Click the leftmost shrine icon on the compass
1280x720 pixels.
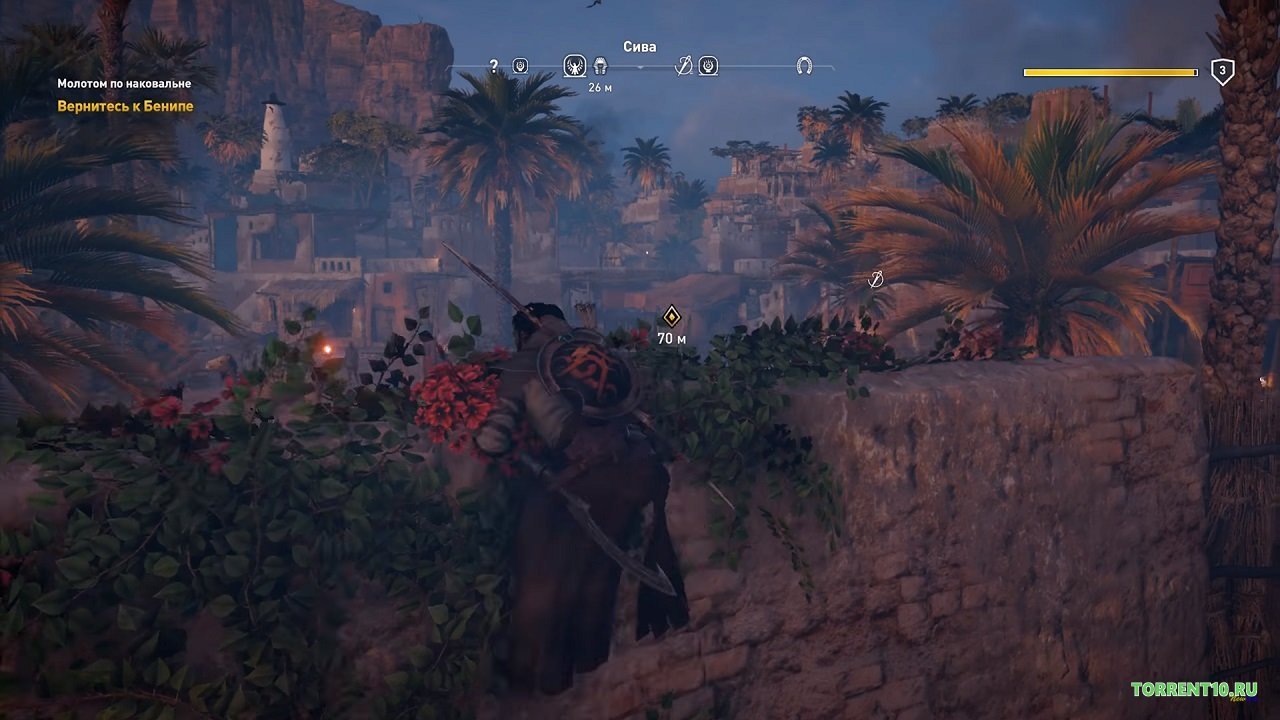(x=519, y=65)
